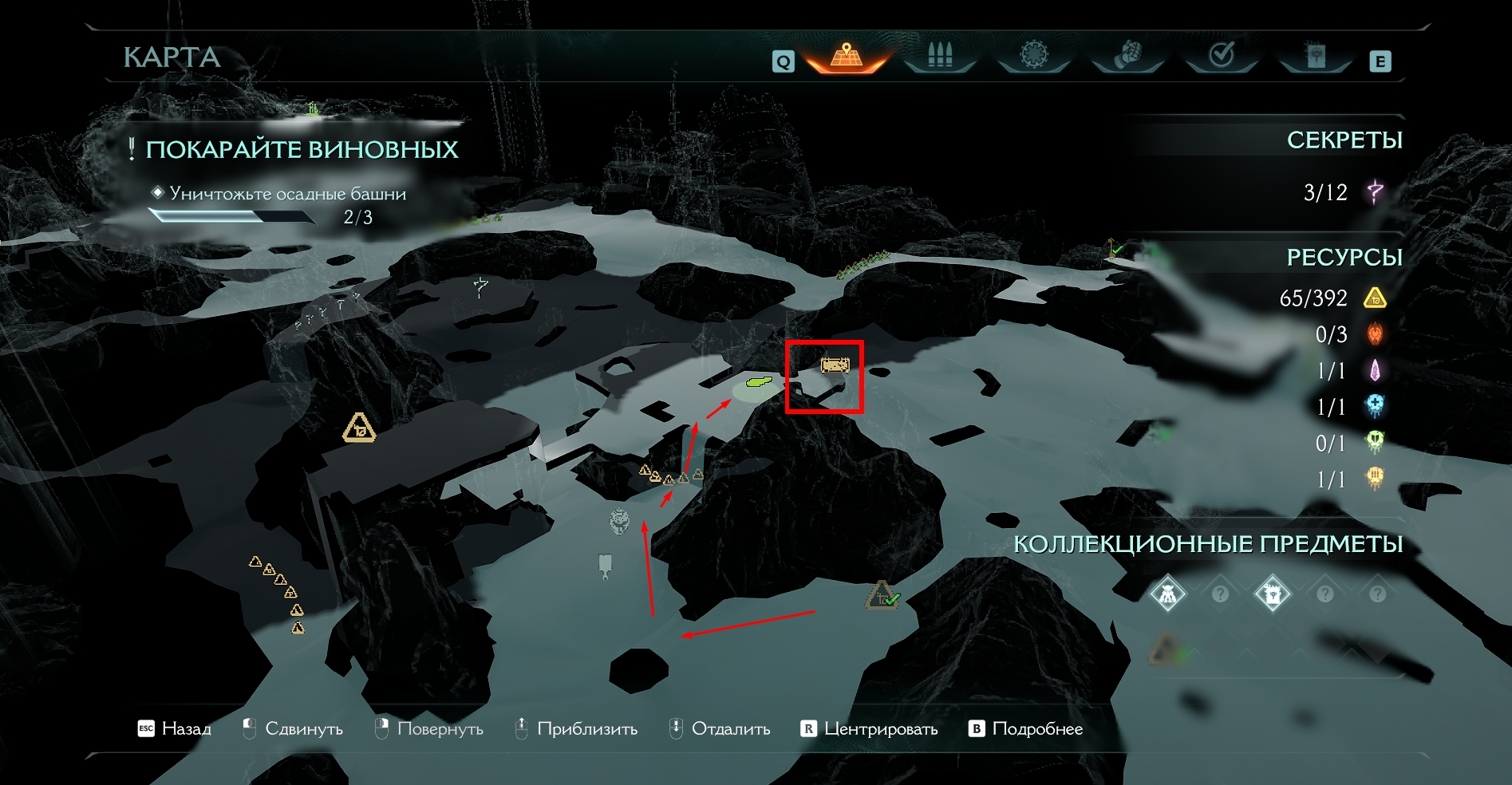
Task: Click the gold resource triangle in the legend
Action: click(1375, 298)
